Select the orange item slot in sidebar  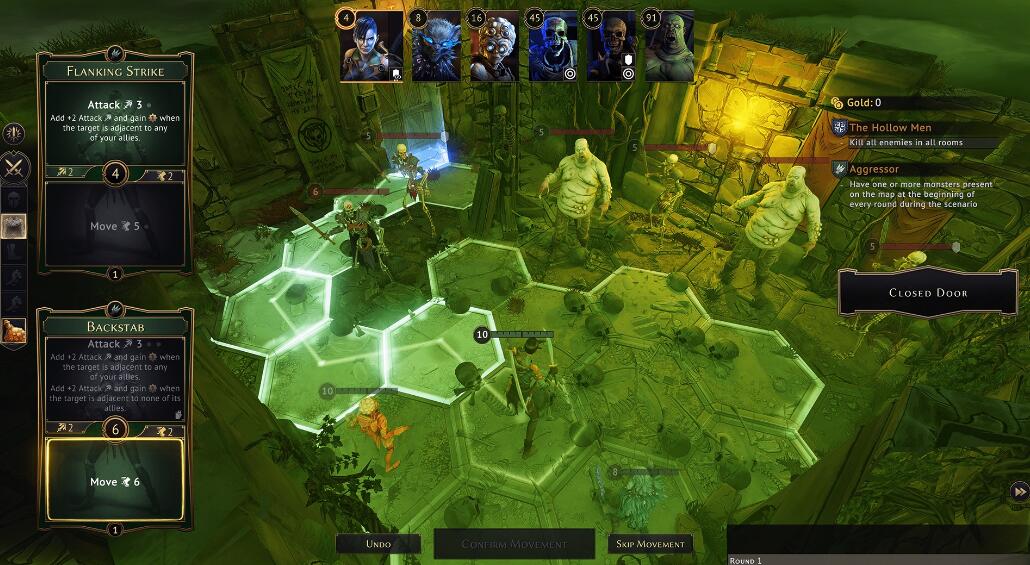coord(15,332)
